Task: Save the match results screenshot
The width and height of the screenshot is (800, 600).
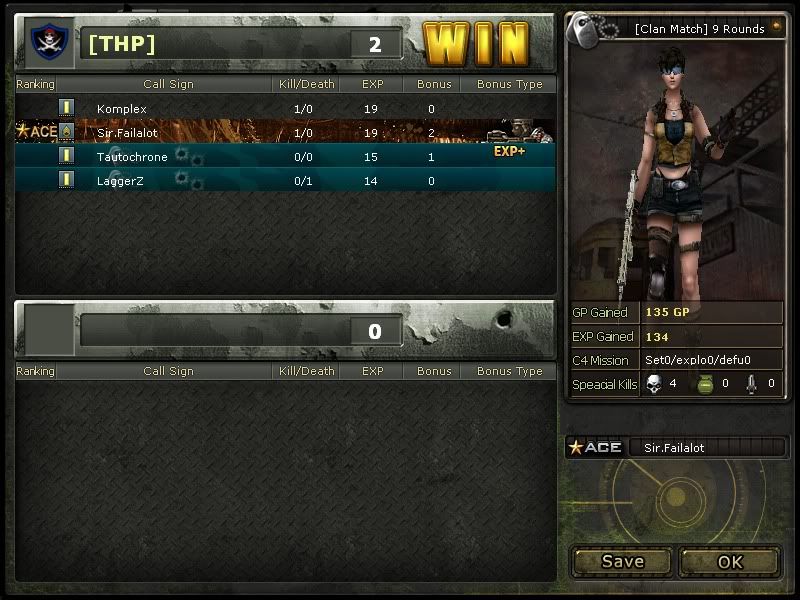Action: pyautogui.click(x=622, y=561)
